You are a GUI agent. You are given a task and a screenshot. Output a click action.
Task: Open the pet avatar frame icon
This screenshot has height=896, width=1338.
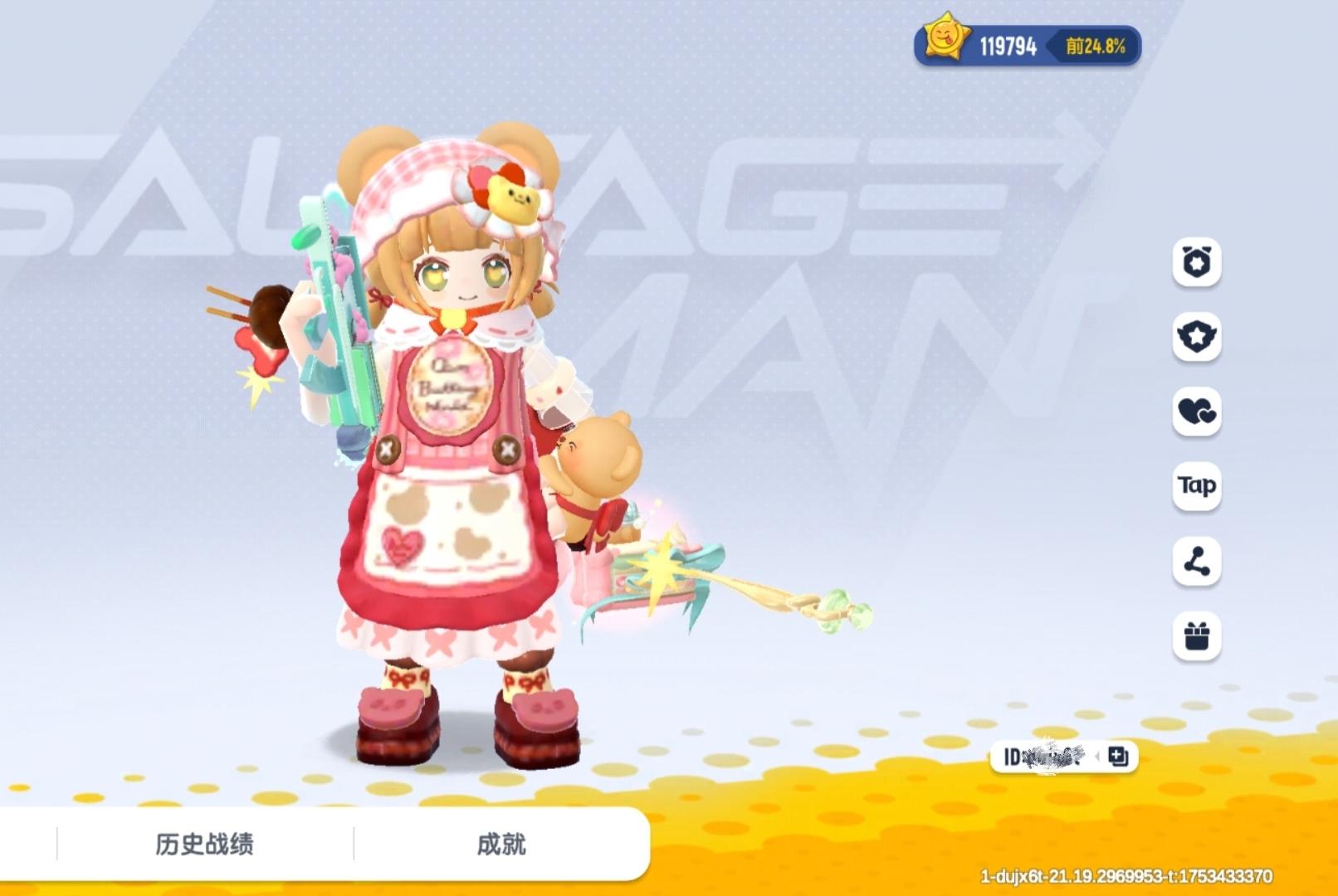tap(1195, 264)
